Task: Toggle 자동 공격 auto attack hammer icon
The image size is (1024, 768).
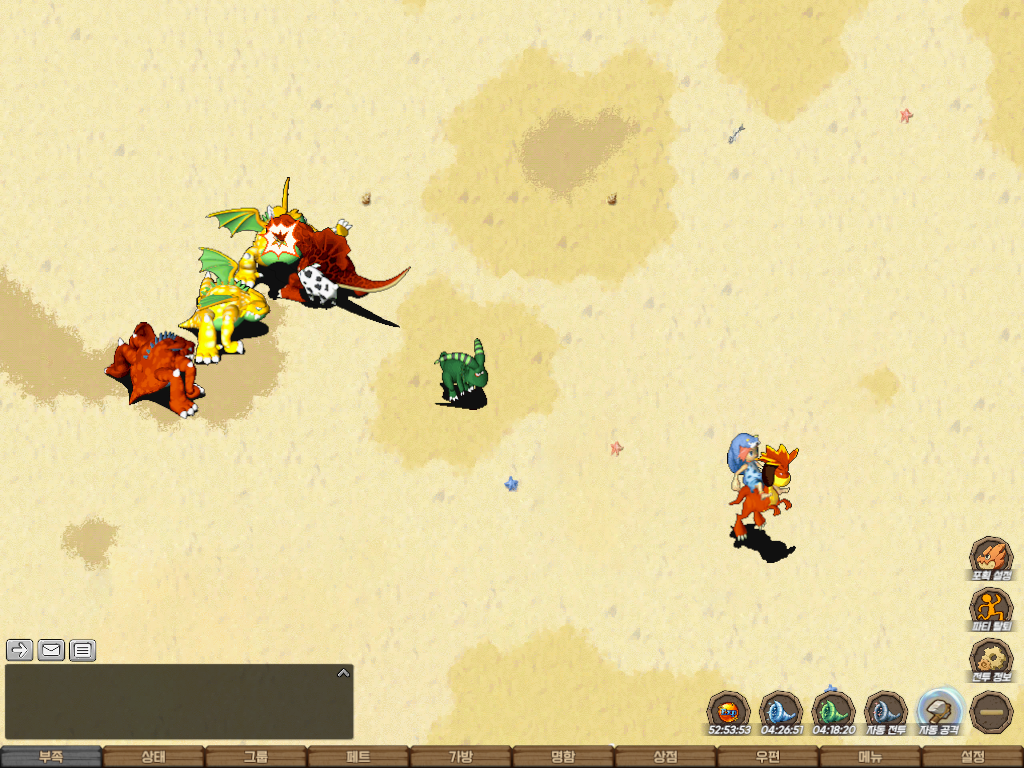Action: [x=939, y=711]
